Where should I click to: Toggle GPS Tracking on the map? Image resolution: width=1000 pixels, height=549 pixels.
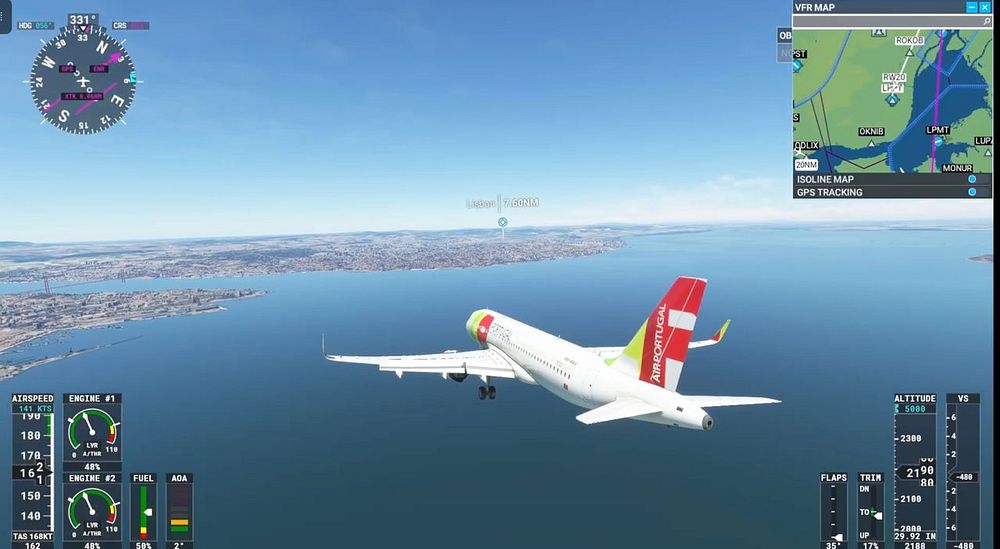[971, 192]
